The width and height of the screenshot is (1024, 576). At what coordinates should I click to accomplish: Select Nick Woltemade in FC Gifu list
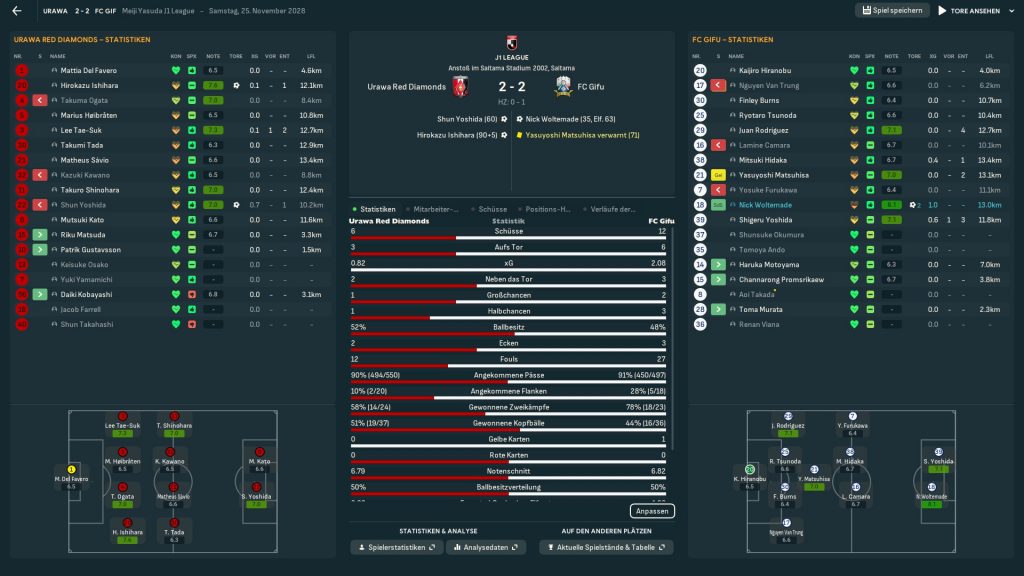coord(765,205)
